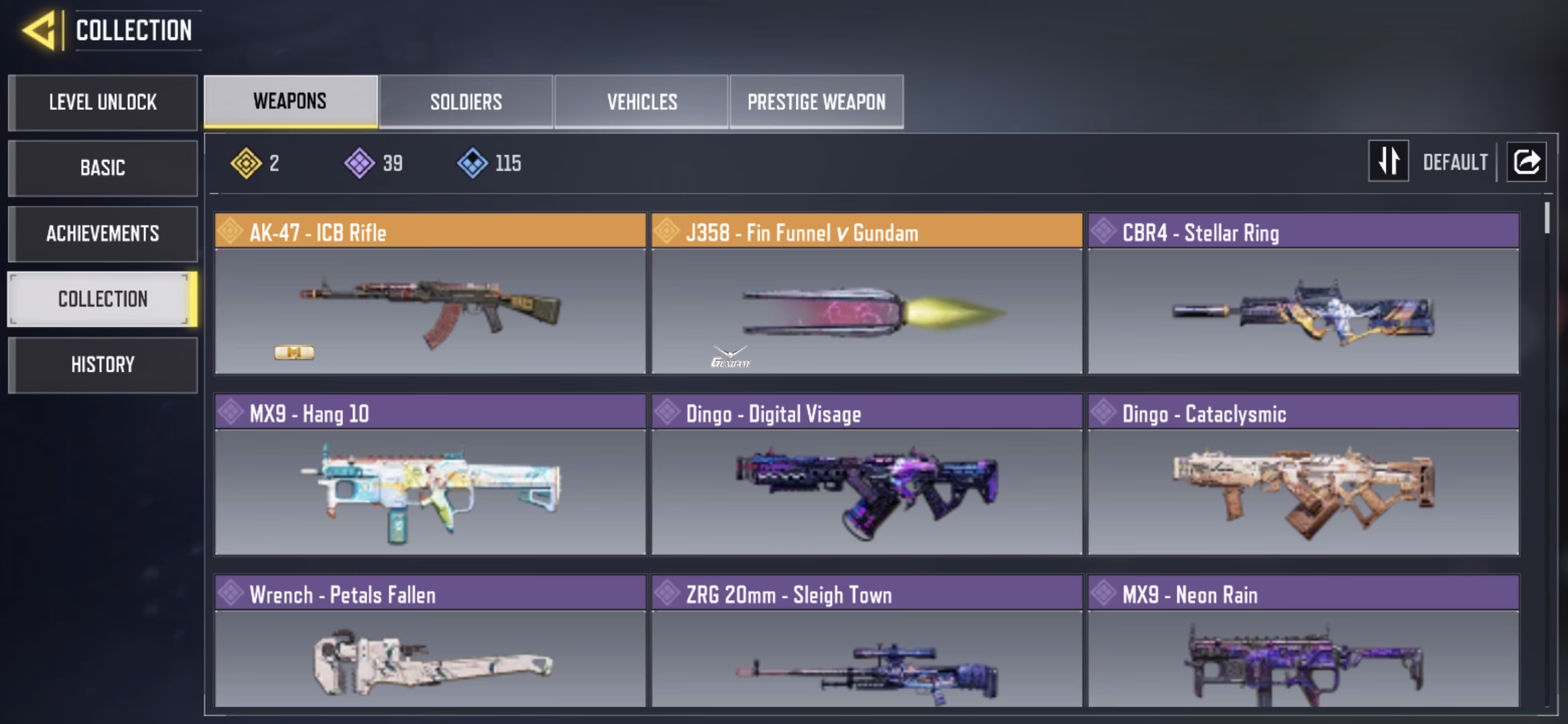Share the collection with the share icon
Image resolution: width=1568 pixels, height=724 pixels.
(x=1526, y=162)
